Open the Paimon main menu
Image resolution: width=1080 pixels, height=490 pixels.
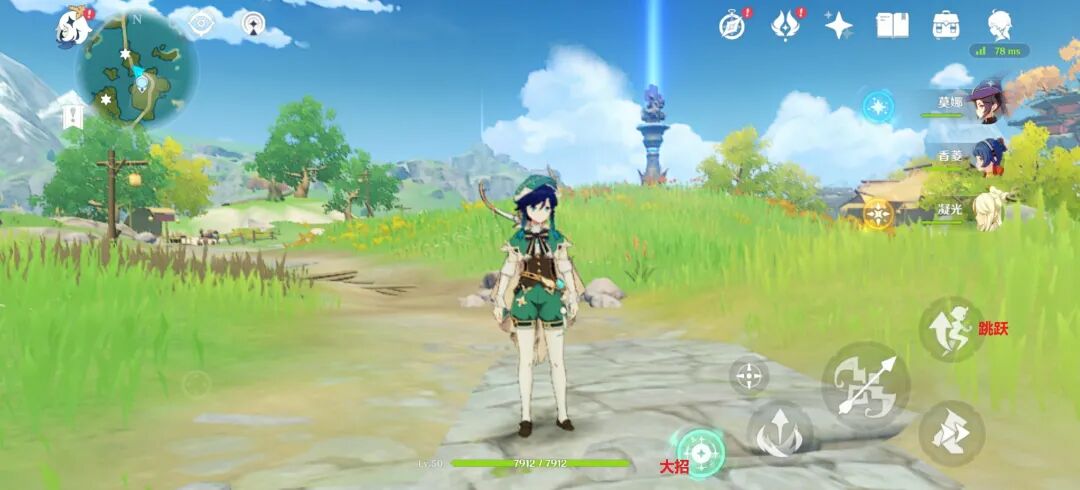point(73,27)
